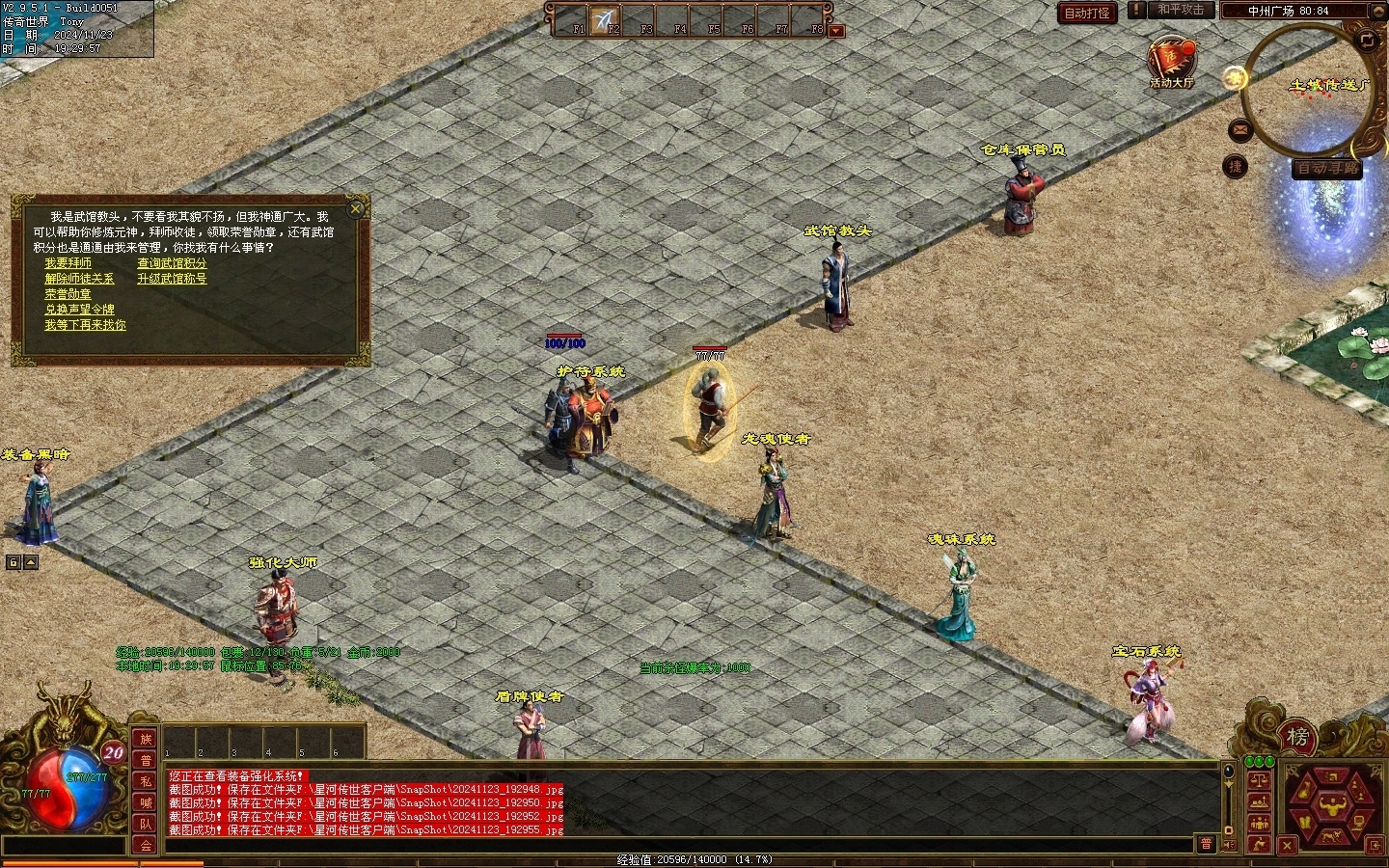1389x868 pixels.
Task: Open 升级武馆称号 option
Action: click(x=172, y=279)
